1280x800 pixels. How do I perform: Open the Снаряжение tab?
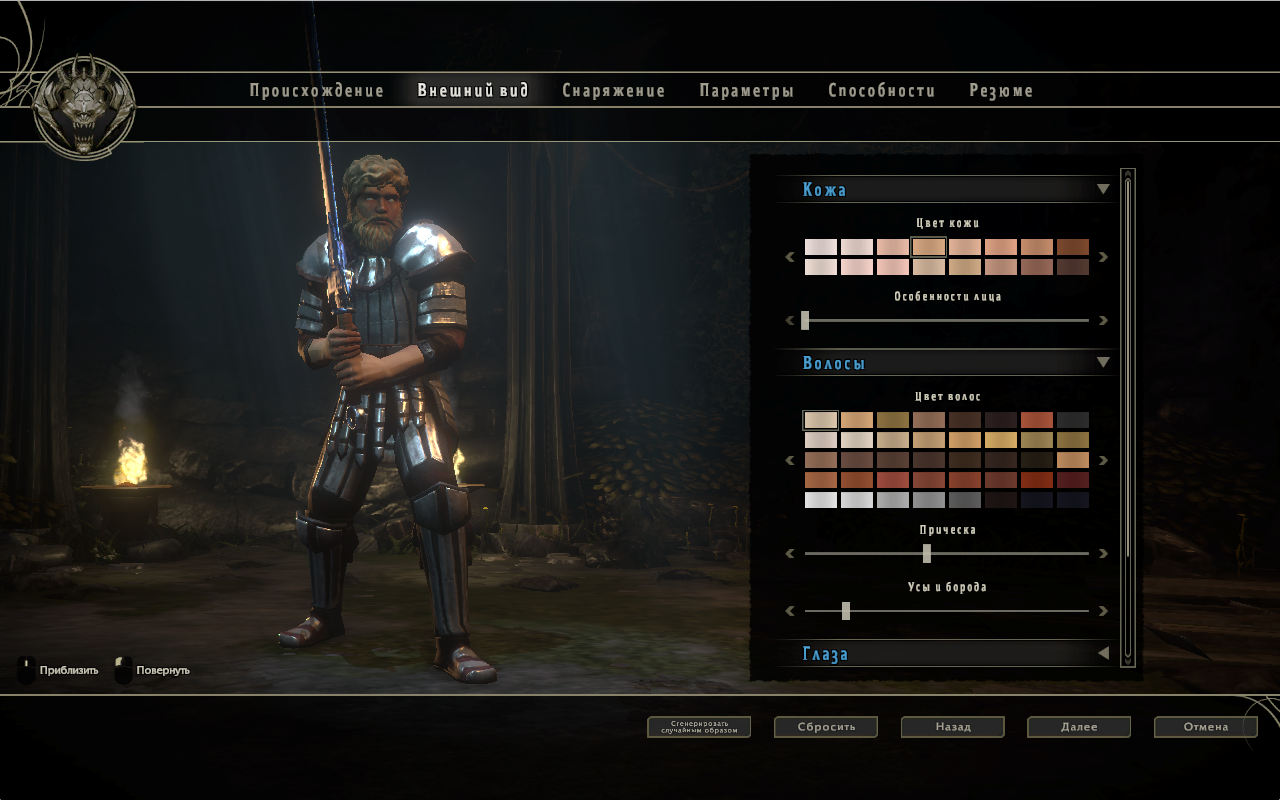(x=613, y=91)
